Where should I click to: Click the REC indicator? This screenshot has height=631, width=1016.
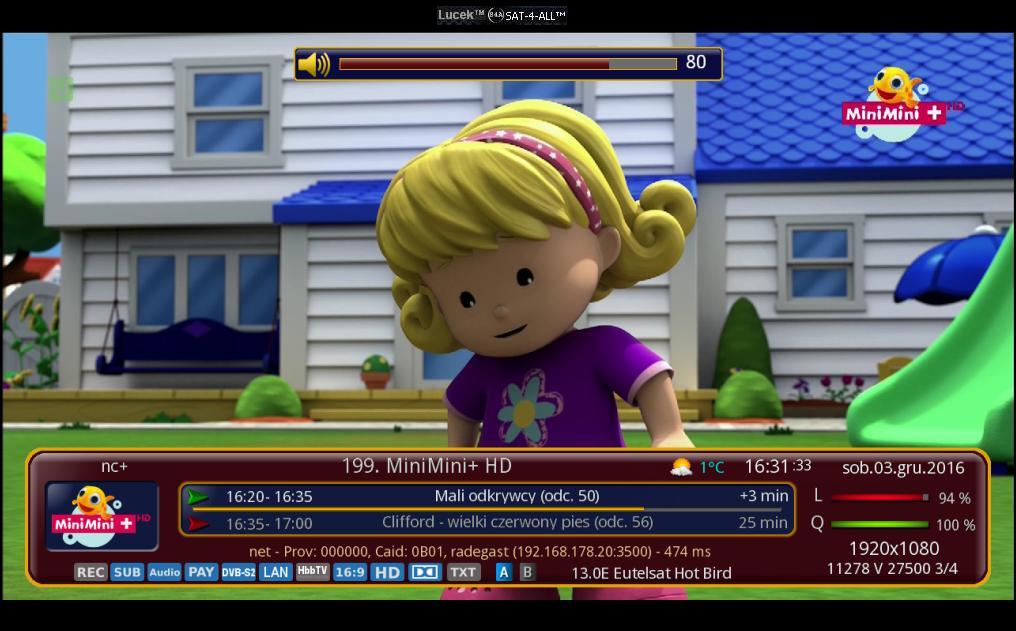click(90, 572)
